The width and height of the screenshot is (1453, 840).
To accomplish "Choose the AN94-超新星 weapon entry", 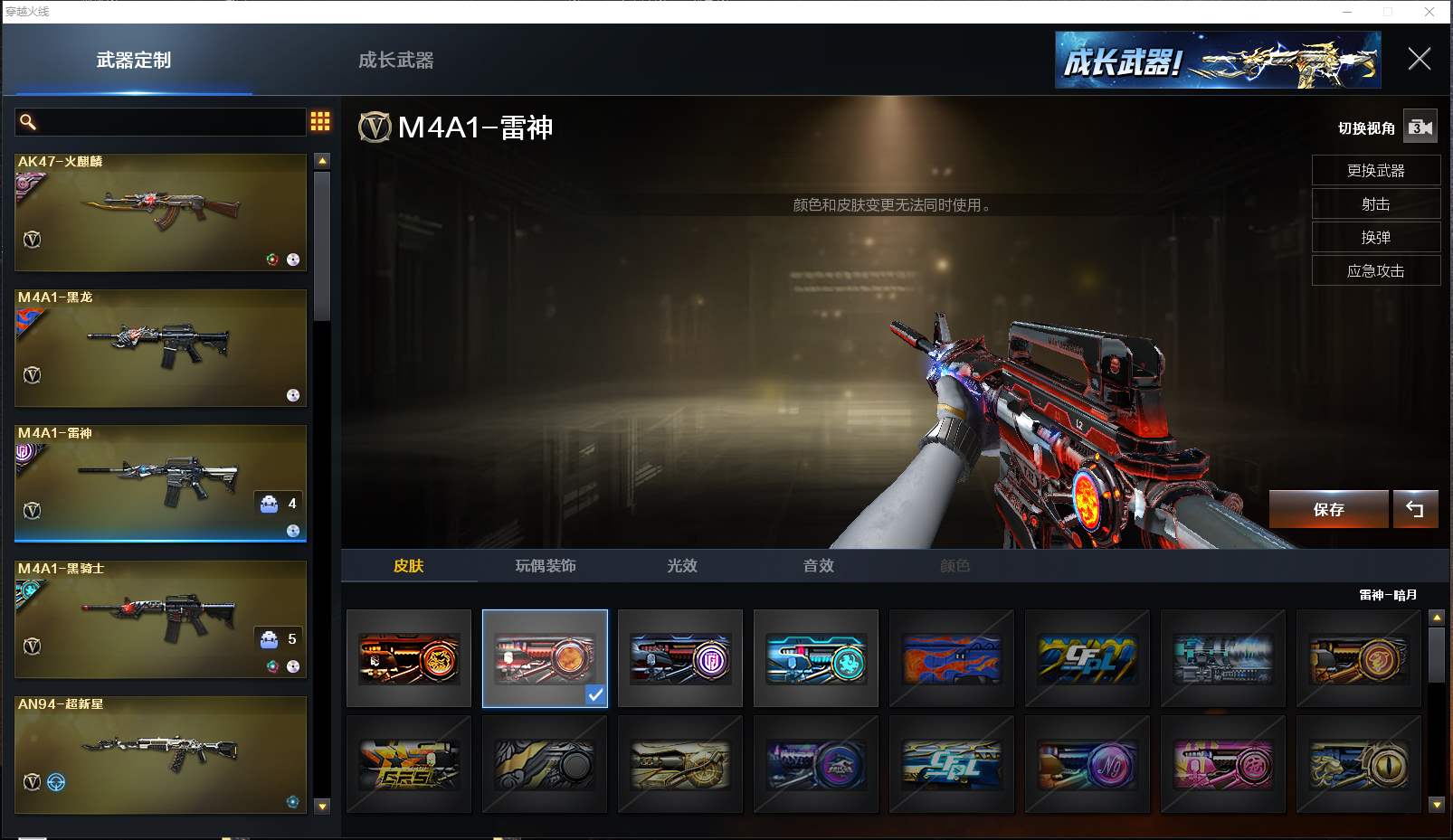I will pos(160,753).
